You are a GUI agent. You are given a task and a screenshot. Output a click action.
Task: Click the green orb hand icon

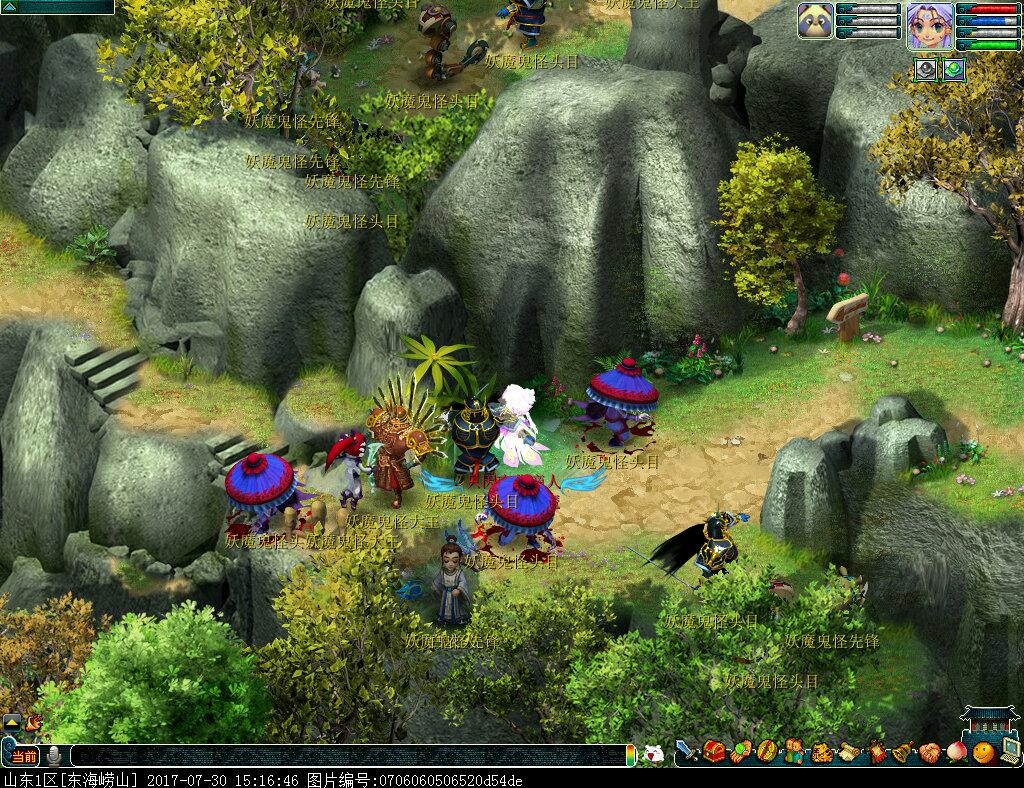741,751
